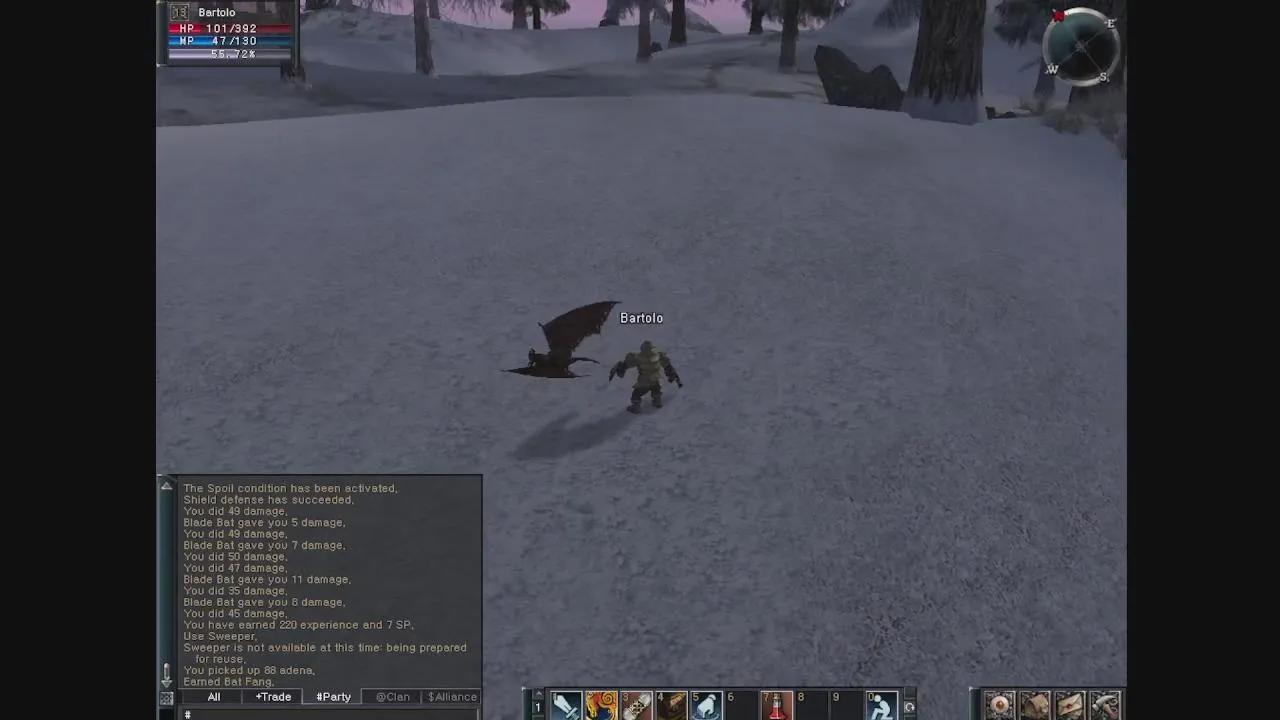Click the chat input field
Viewport: 1280px width, 720px height.
tap(300, 714)
